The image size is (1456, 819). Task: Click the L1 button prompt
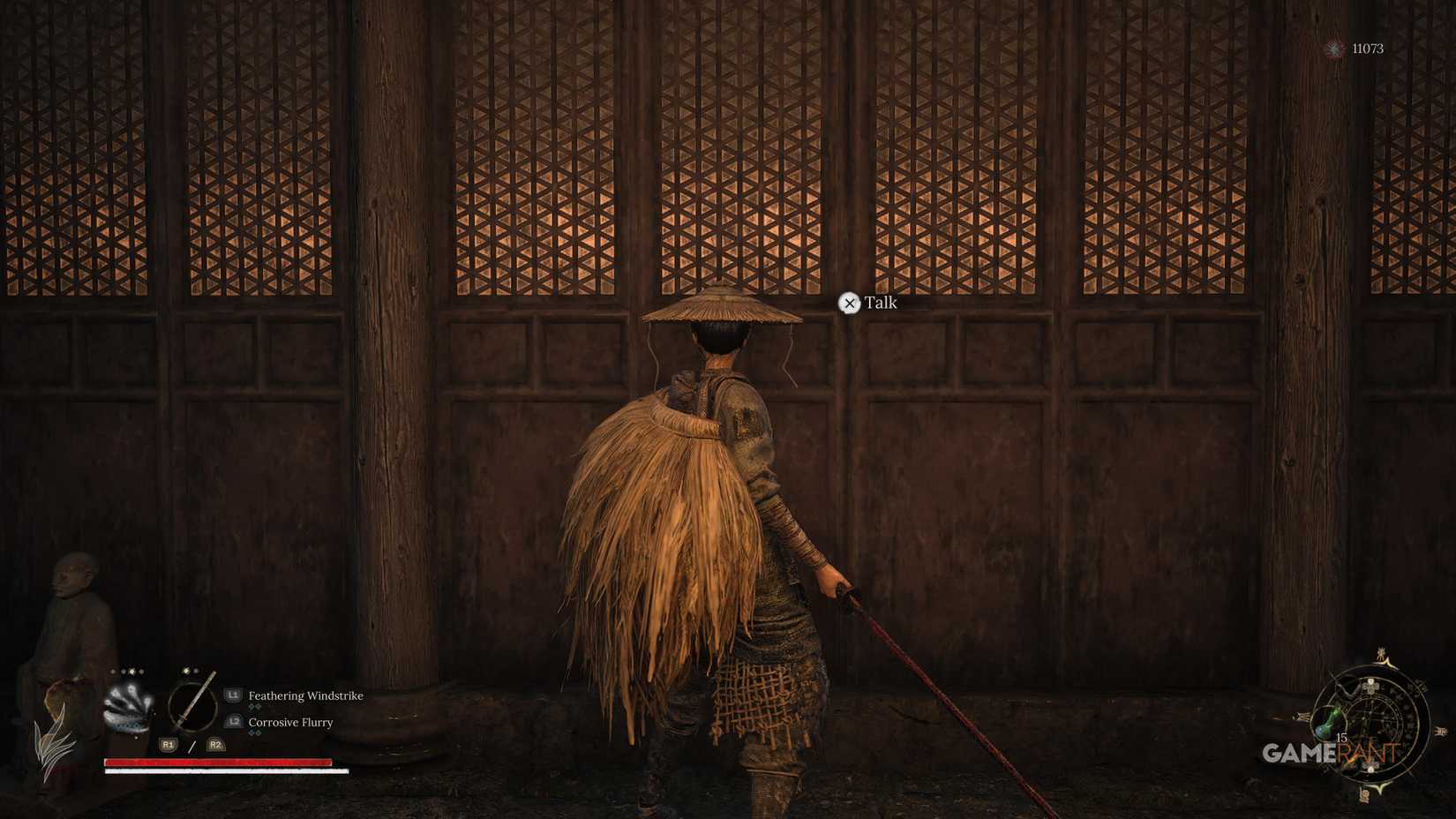(233, 695)
